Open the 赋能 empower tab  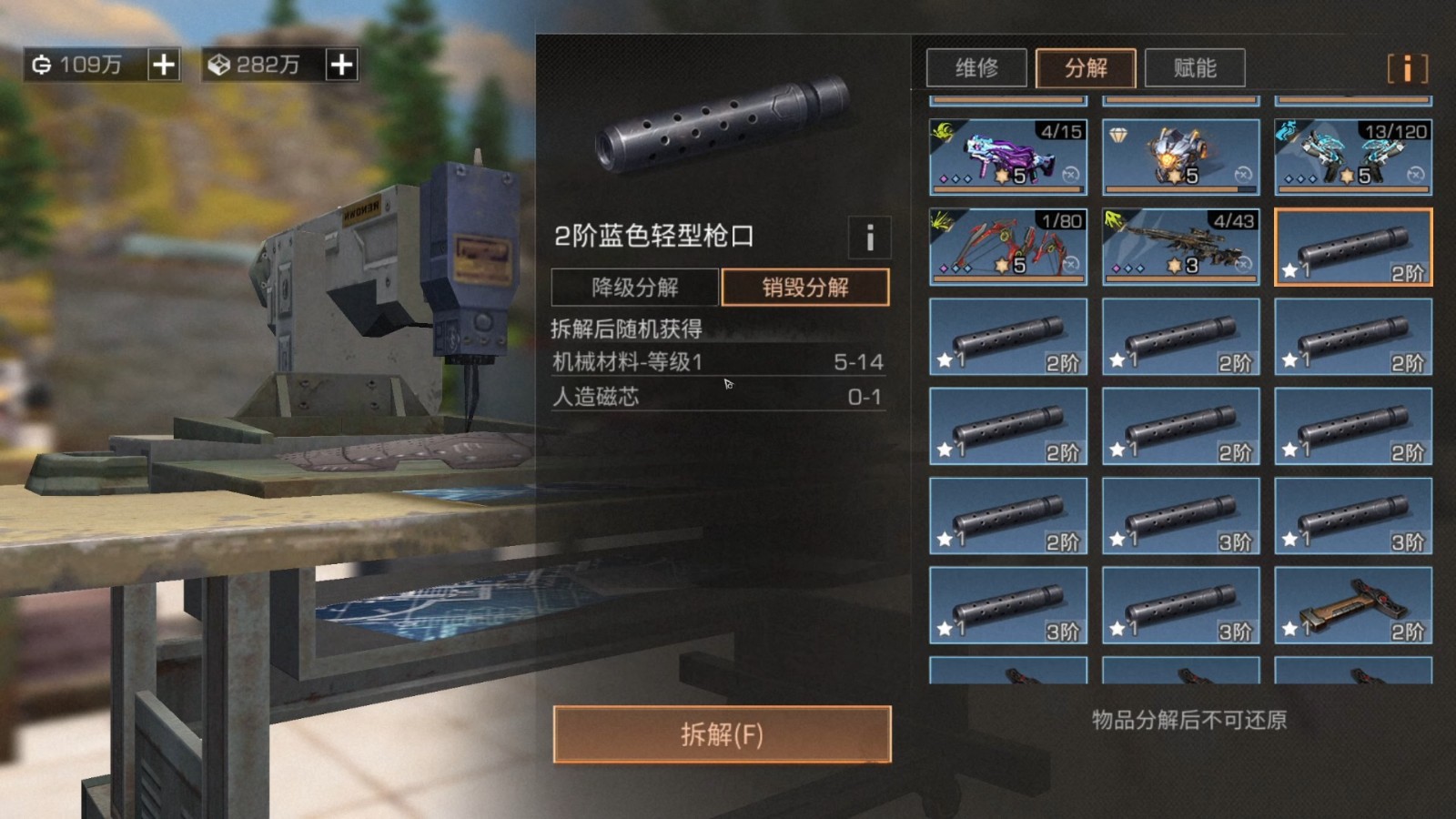(x=1195, y=68)
